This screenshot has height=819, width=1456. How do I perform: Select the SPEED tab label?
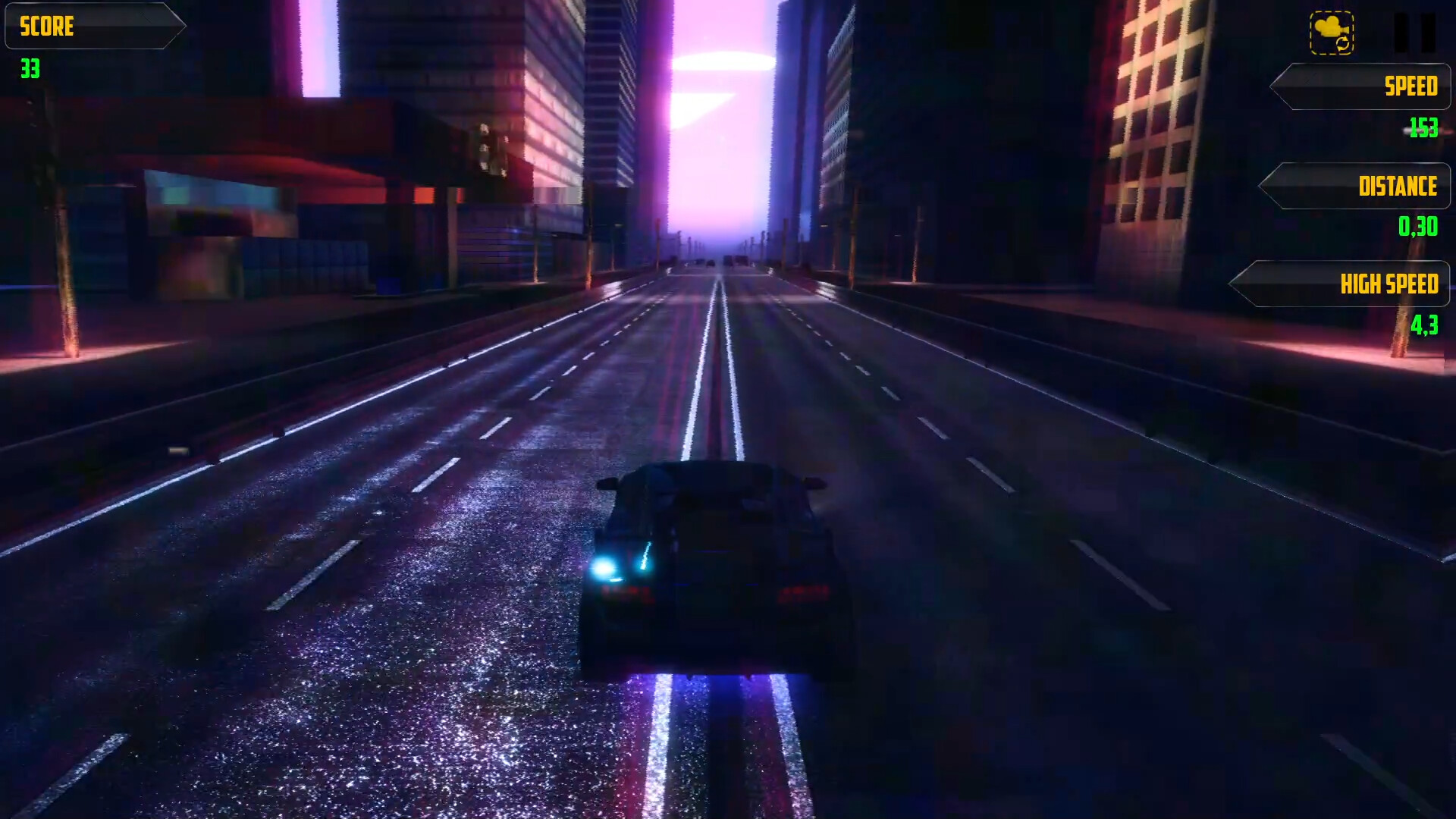1410,86
